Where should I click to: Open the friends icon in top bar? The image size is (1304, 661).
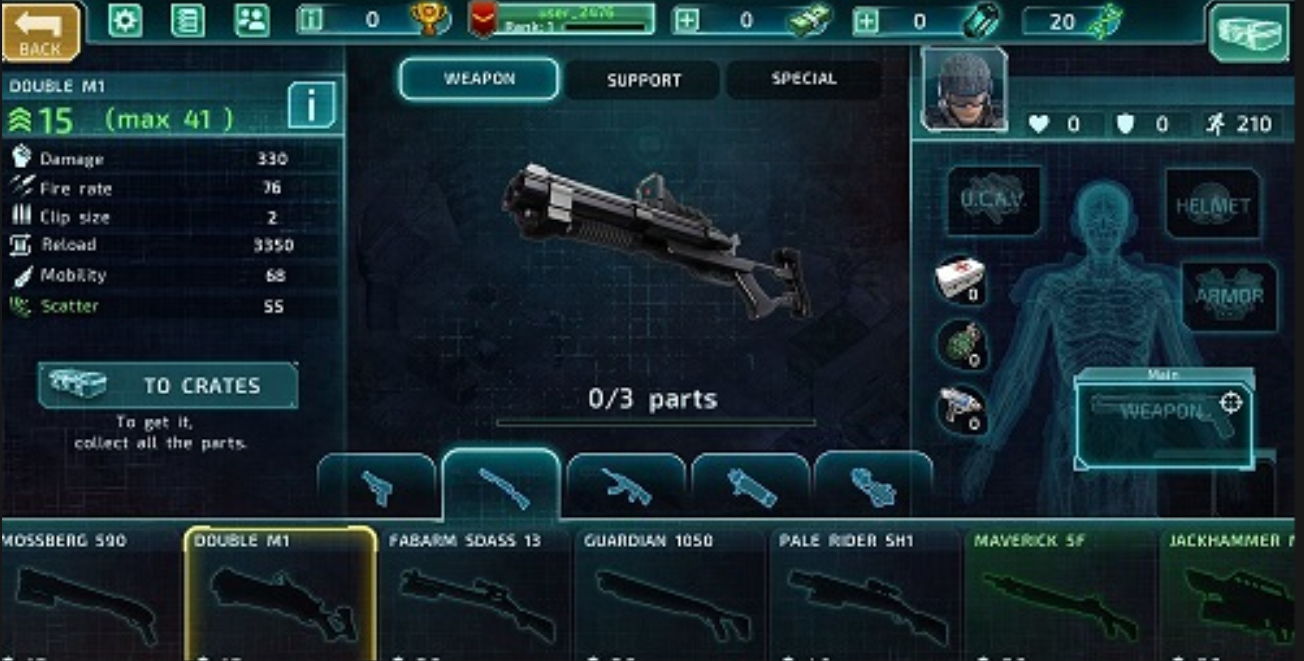[251, 20]
